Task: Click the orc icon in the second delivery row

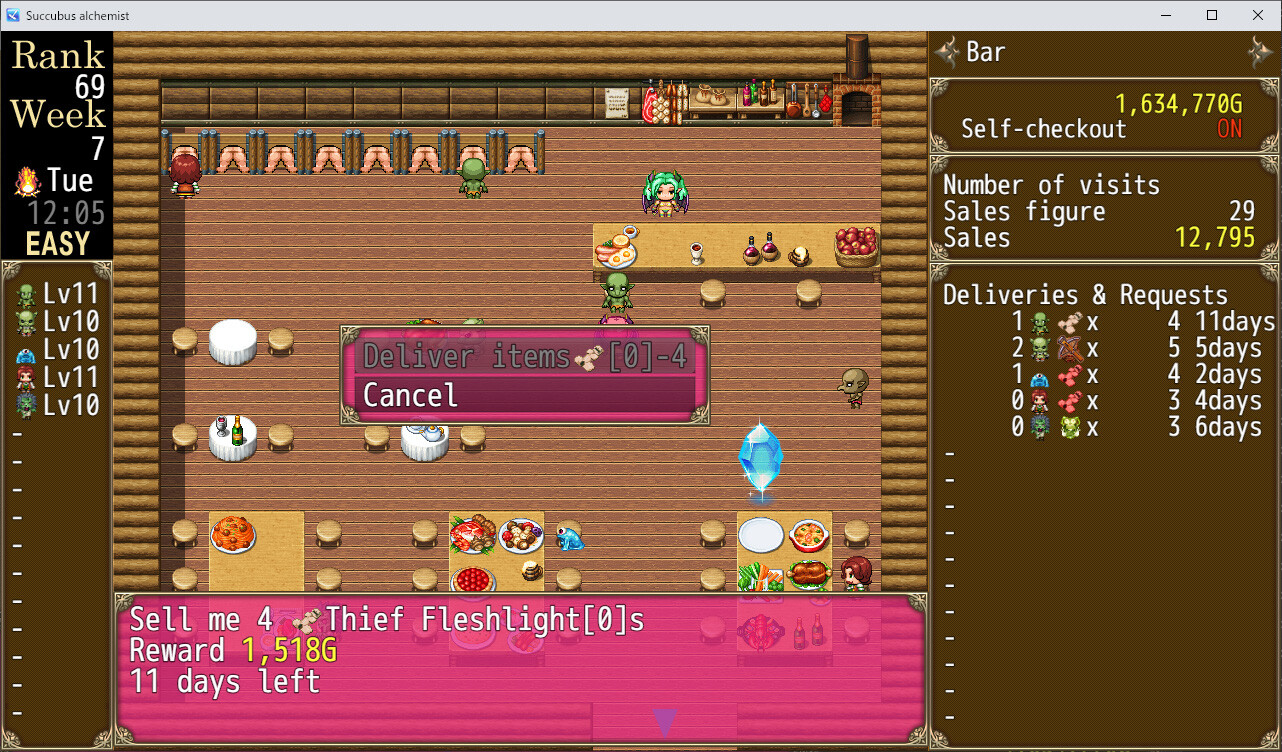Action: pos(1039,349)
